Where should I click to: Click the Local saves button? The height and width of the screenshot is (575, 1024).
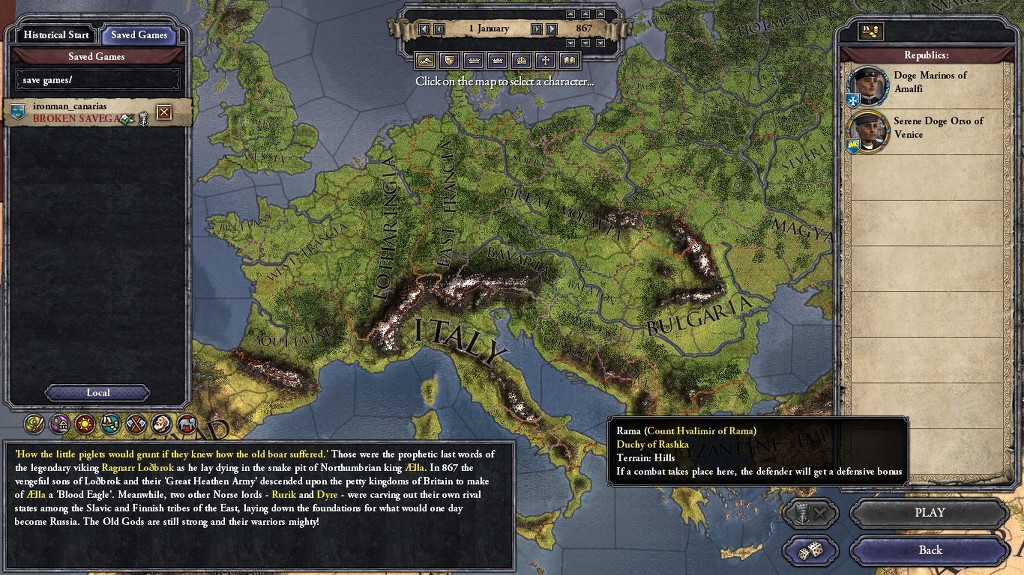coord(98,393)
